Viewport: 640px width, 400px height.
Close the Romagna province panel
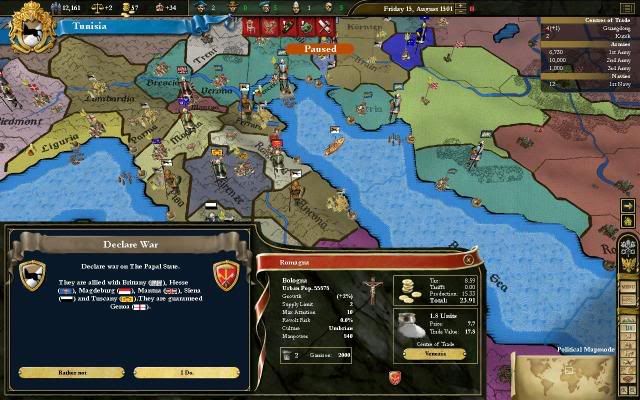[469, 257]
